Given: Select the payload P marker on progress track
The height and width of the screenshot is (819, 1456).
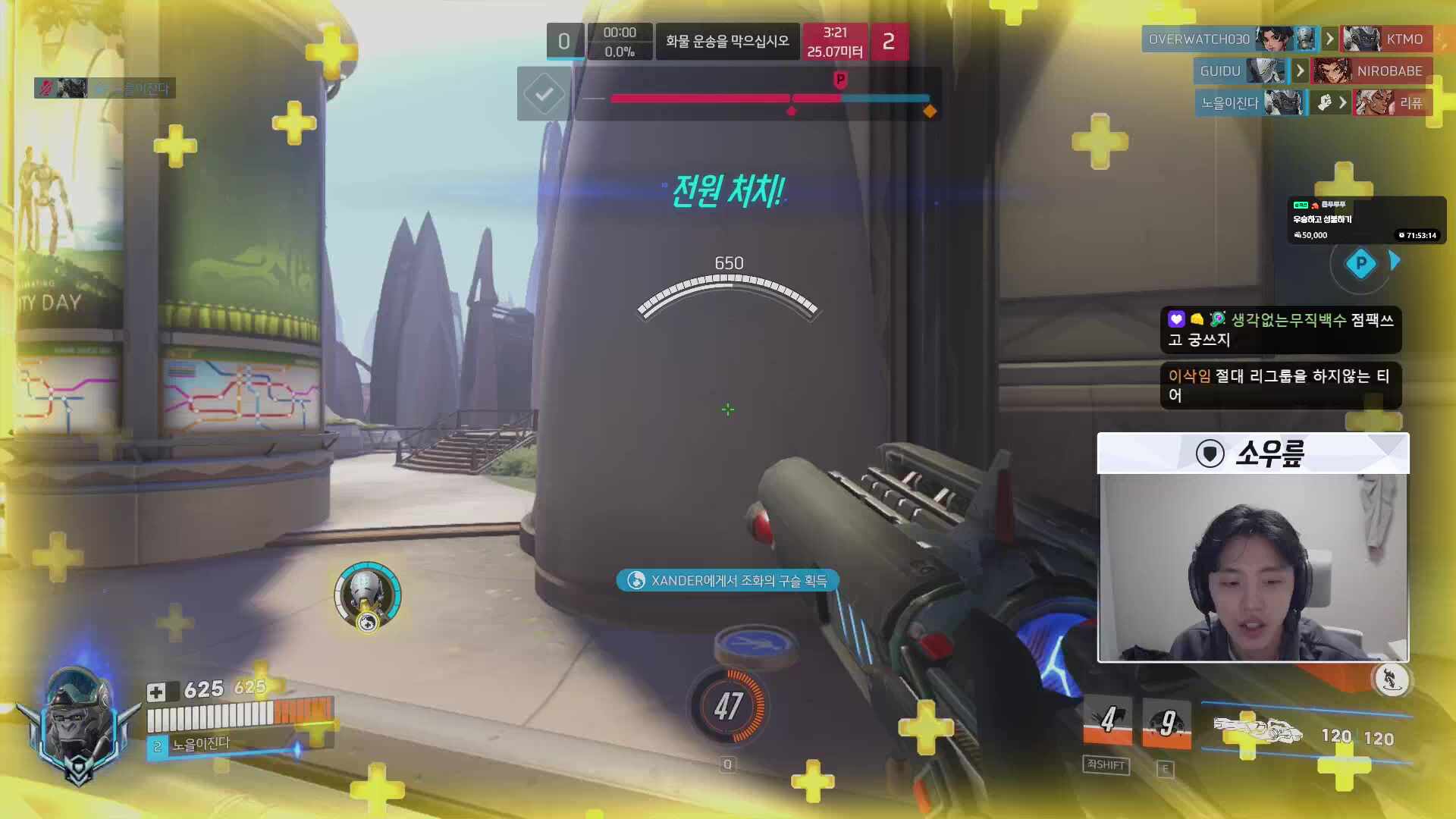Looking at the screenshot, I should (x=840, y=80).
